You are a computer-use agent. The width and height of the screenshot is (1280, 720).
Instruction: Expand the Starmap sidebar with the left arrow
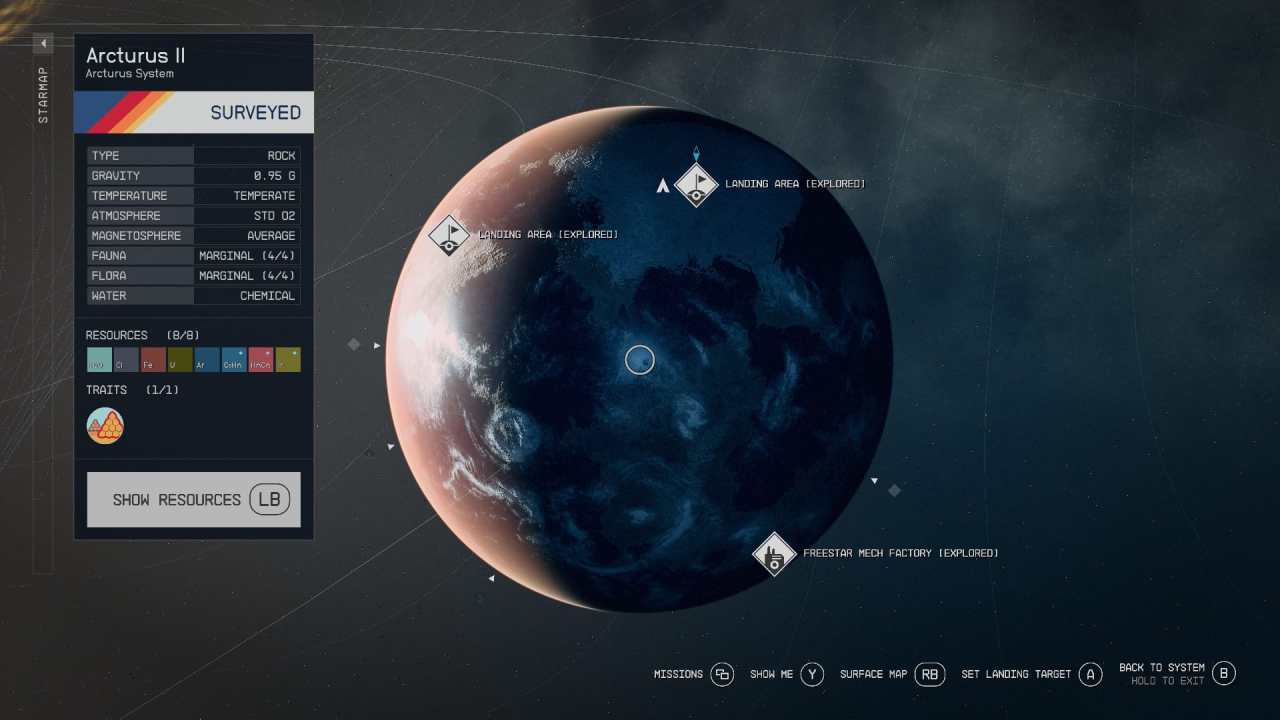point(42,43)
